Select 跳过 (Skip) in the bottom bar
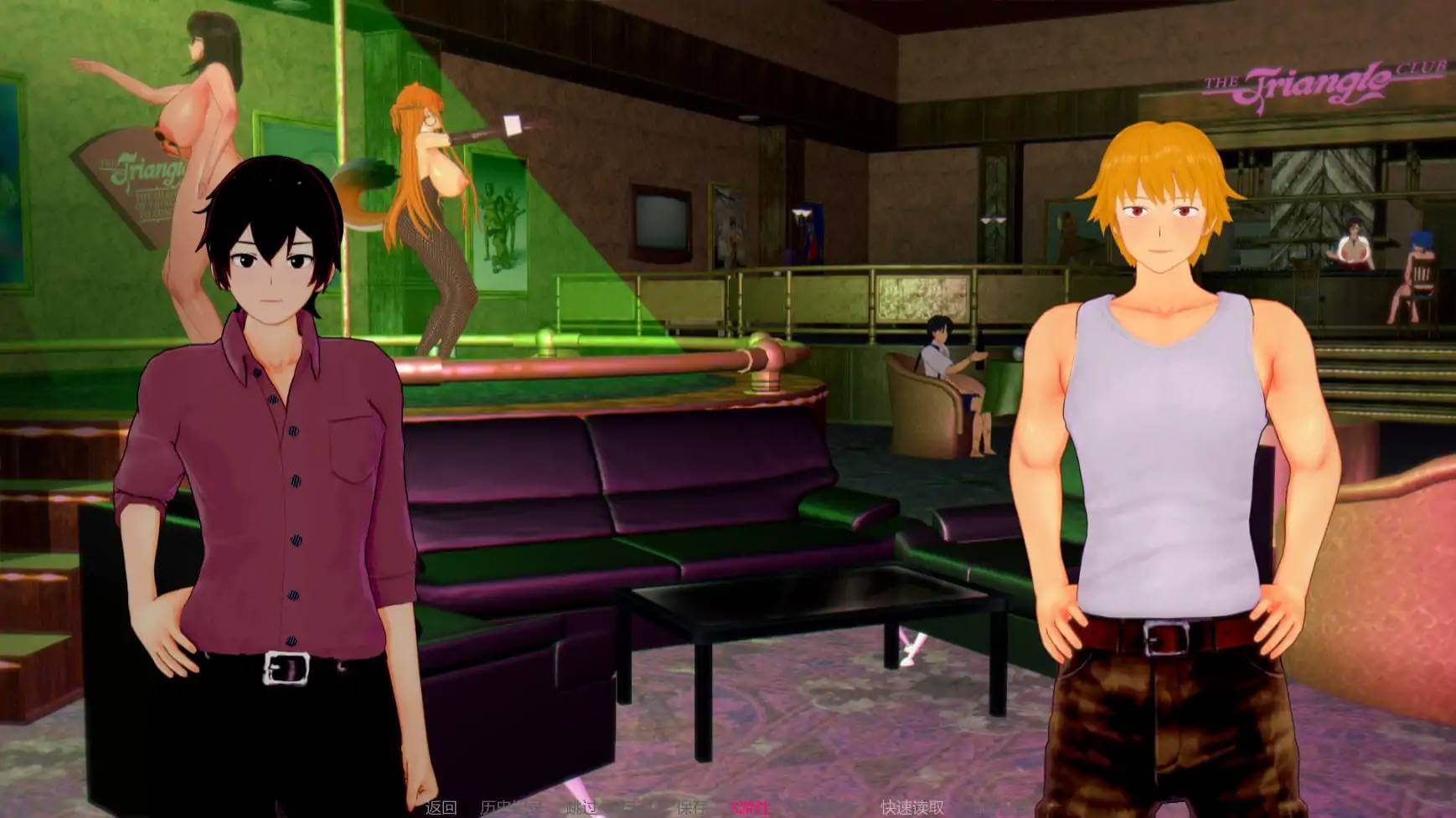 click(581, 807)
